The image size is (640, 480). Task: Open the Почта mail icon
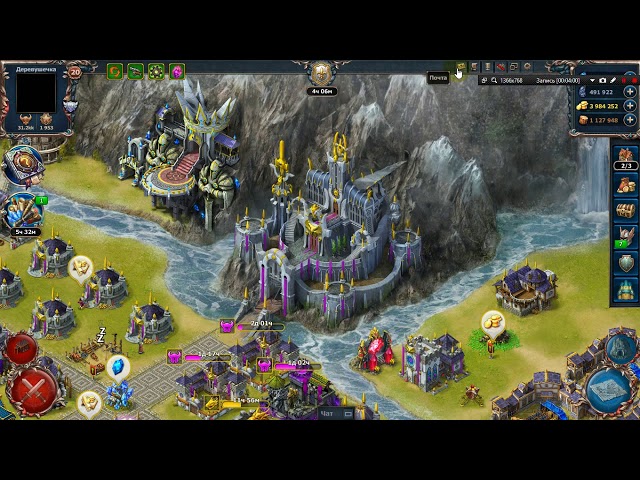click(461, 68)
